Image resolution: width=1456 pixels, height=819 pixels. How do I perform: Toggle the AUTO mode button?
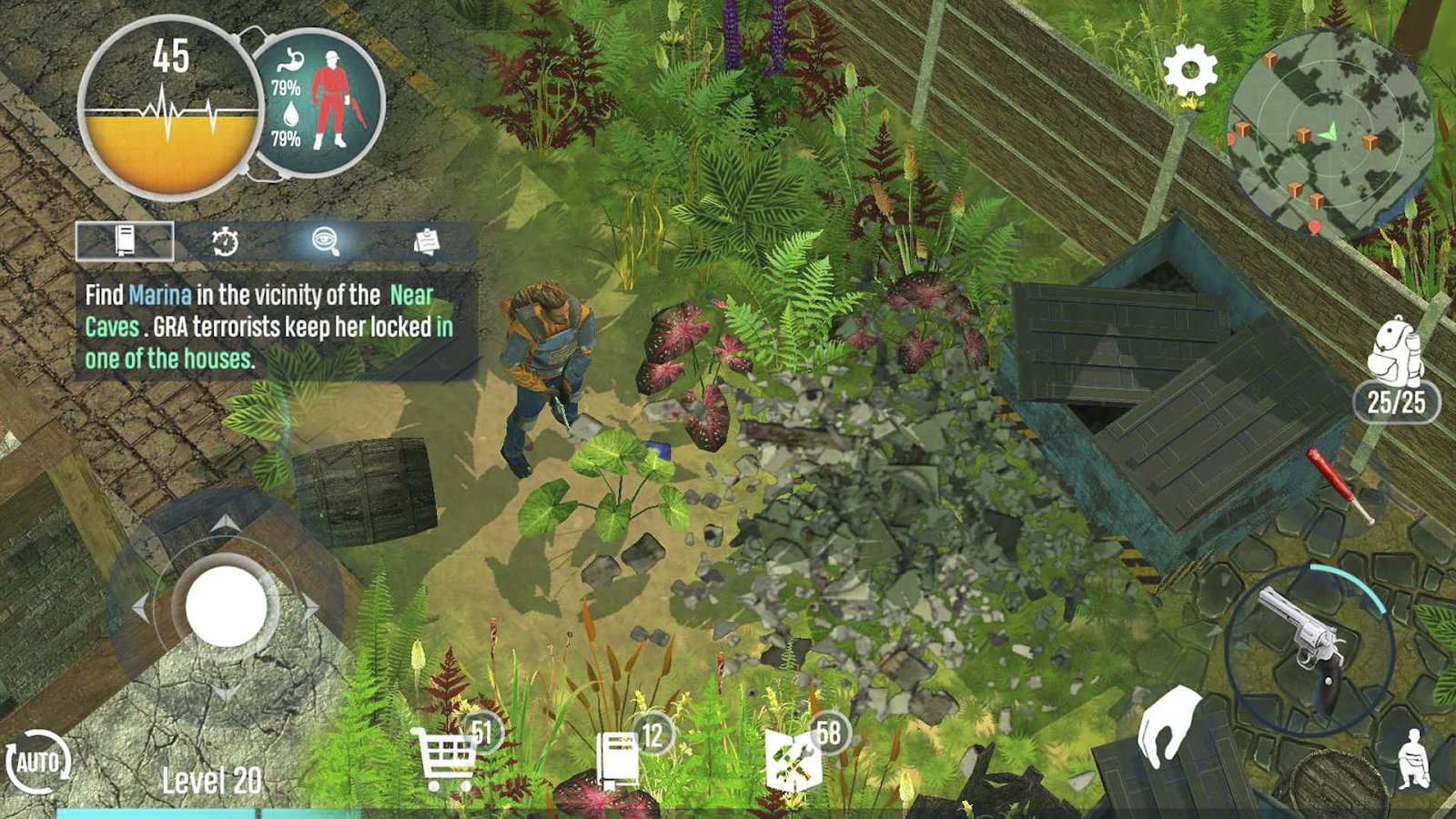(x=37, y=761)
